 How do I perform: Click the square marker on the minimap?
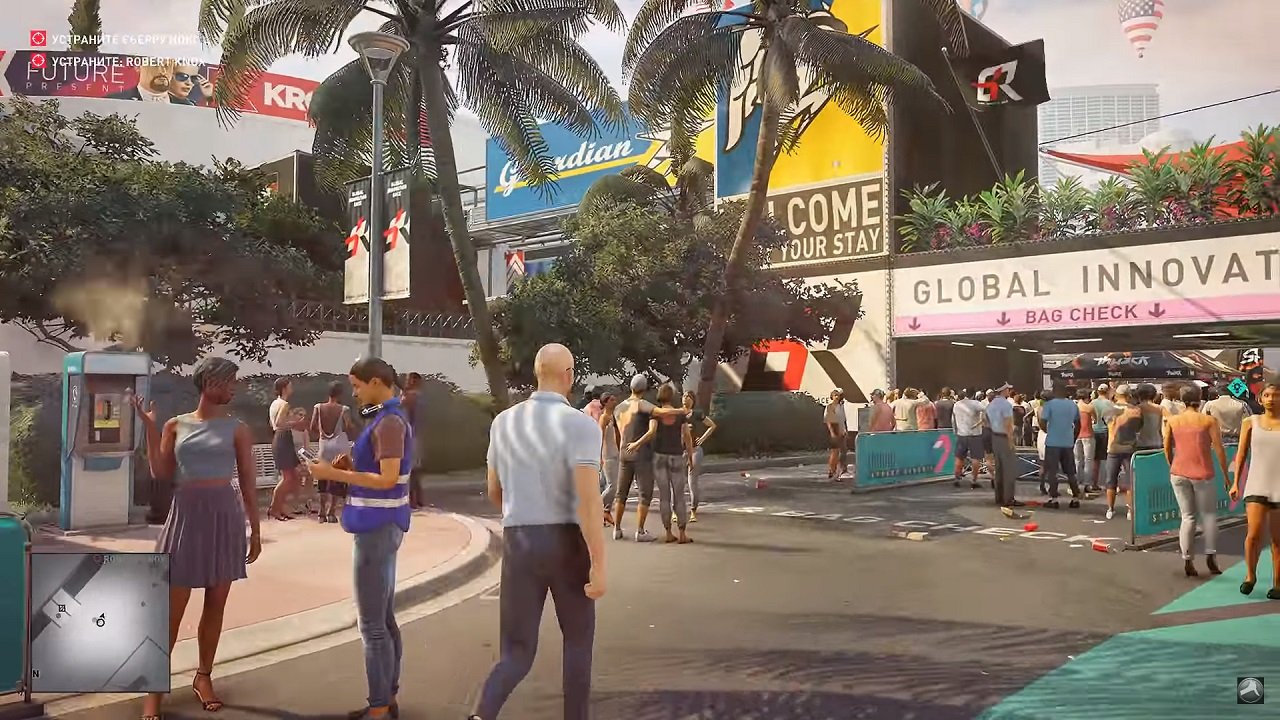point(62,608)
